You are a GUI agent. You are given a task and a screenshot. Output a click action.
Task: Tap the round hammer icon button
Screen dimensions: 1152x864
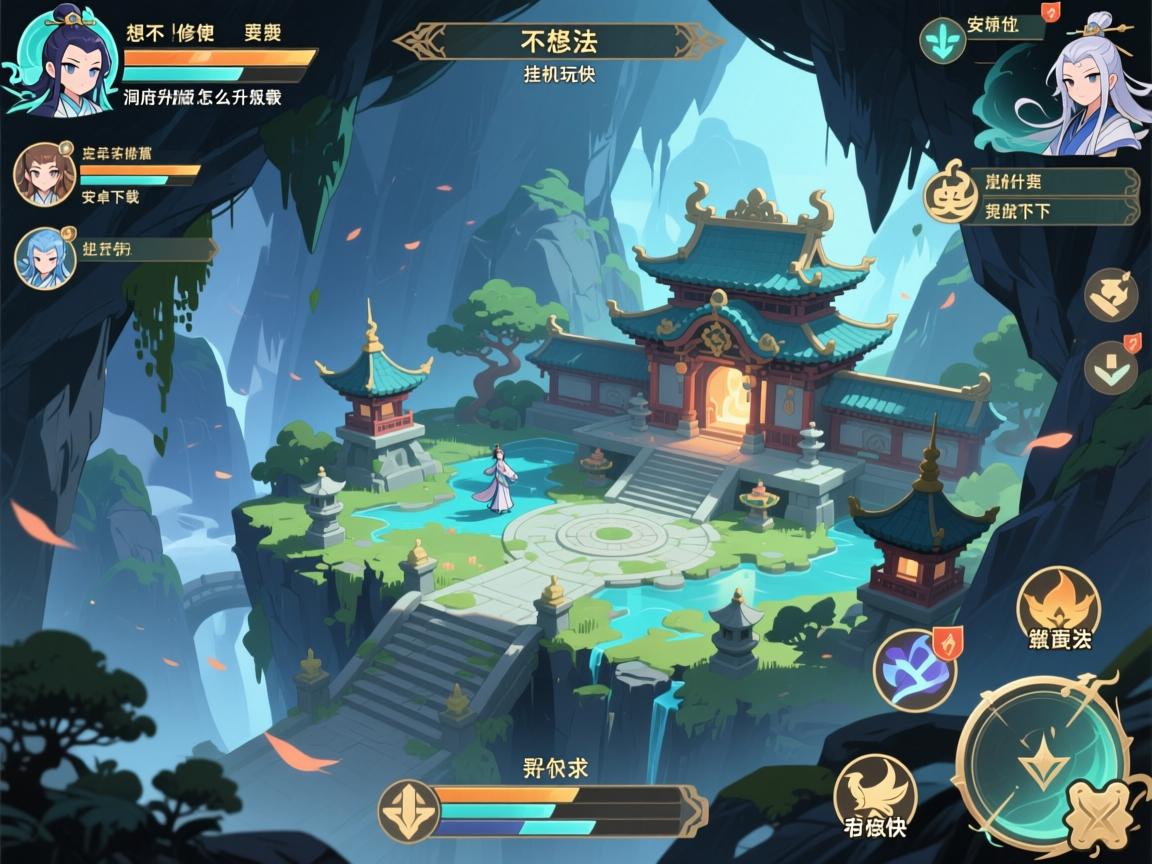point(1111,294)
